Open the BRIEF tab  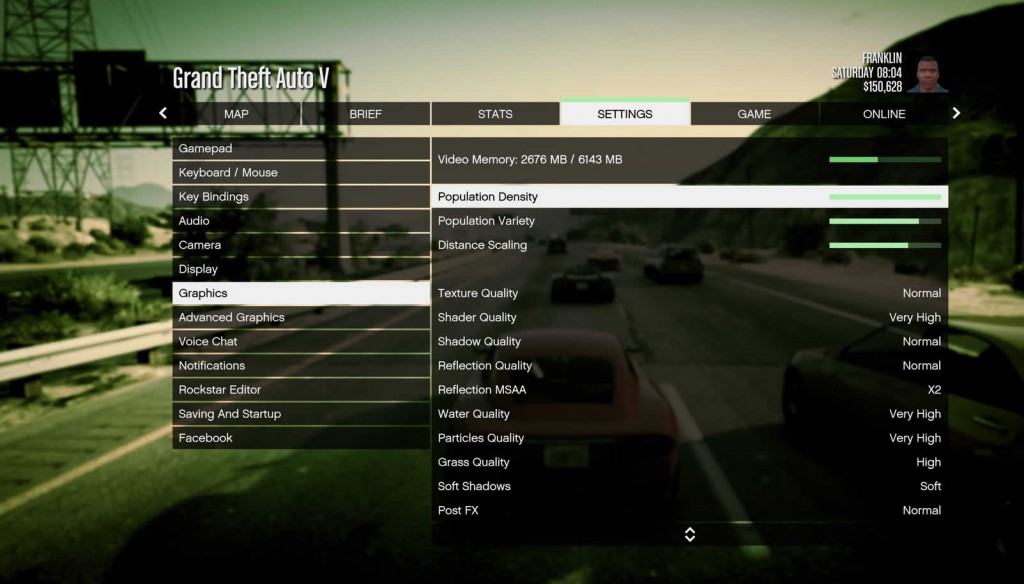[x=365, y=114]
